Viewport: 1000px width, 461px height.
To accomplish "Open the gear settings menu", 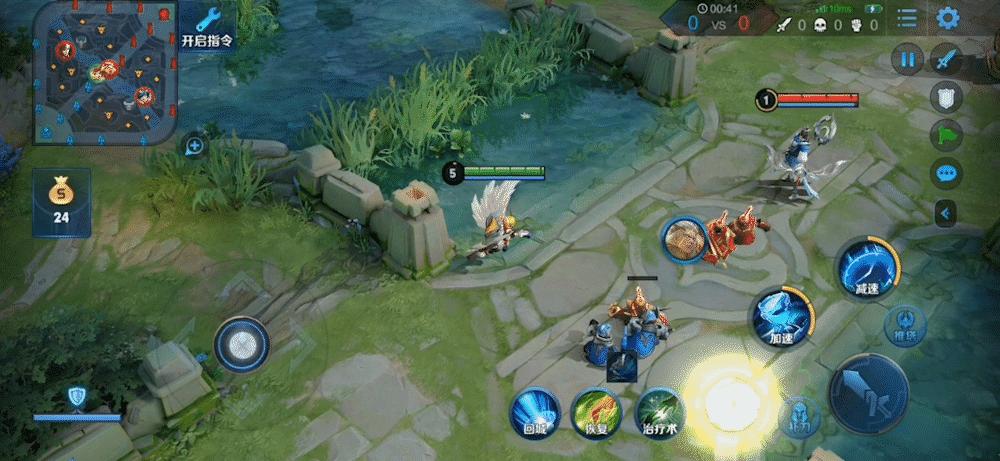I will click(x=947, y=18).
